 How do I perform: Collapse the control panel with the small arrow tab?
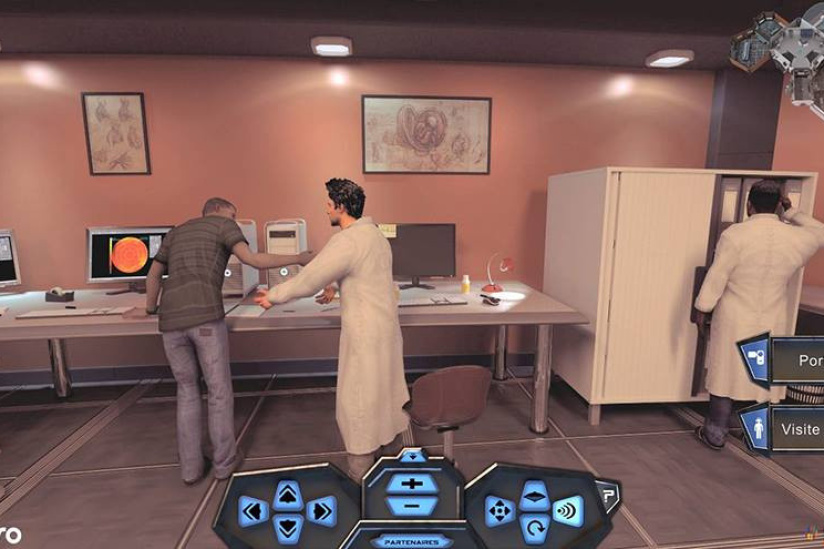[412, 455]
